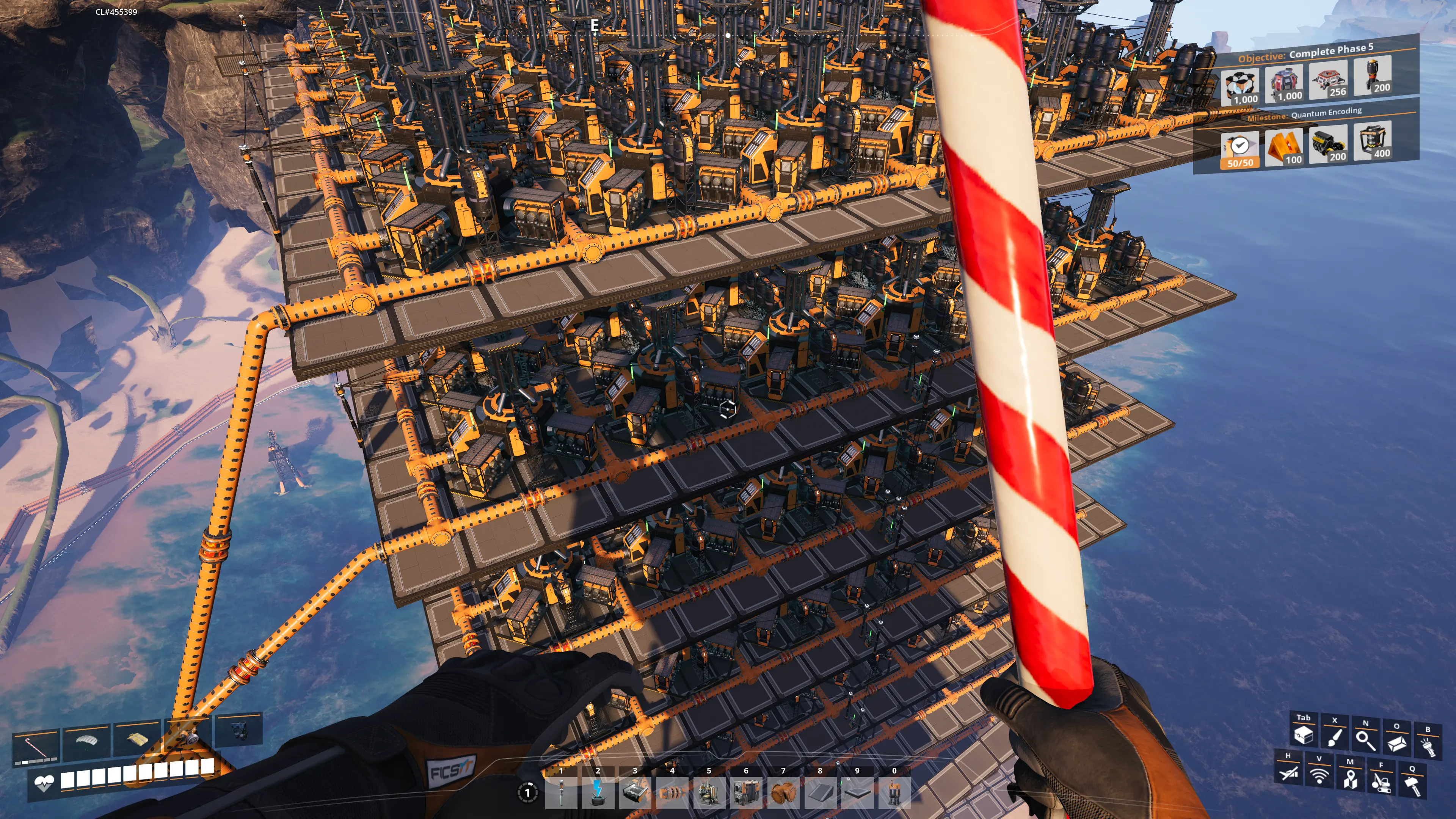Pick the pipeline cross junction in the hotbar
This screenshot has width=1456, height=819.
783,792
